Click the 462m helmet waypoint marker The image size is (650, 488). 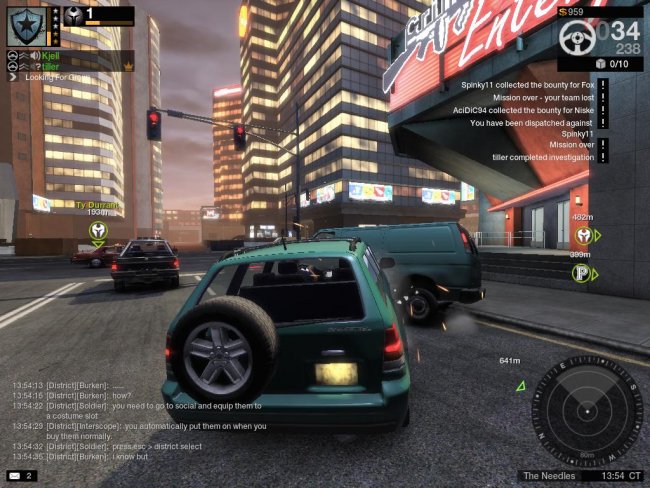[583, 236]
